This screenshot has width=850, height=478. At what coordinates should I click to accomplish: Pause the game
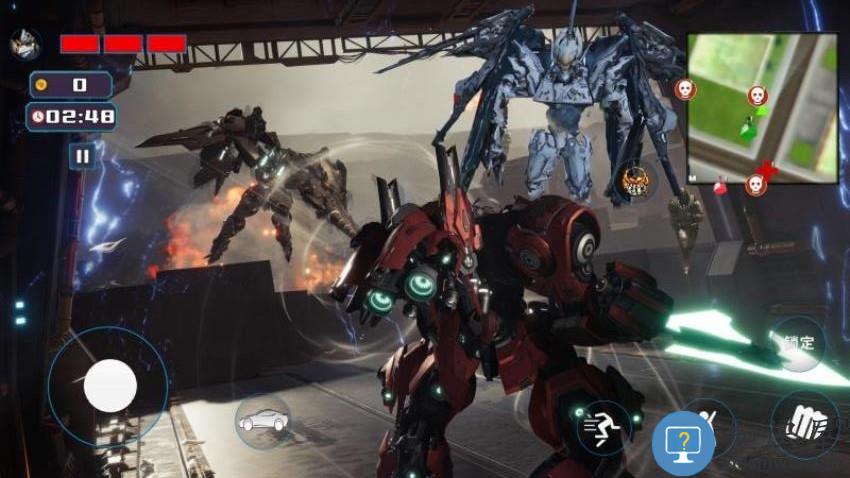[82, 155]
